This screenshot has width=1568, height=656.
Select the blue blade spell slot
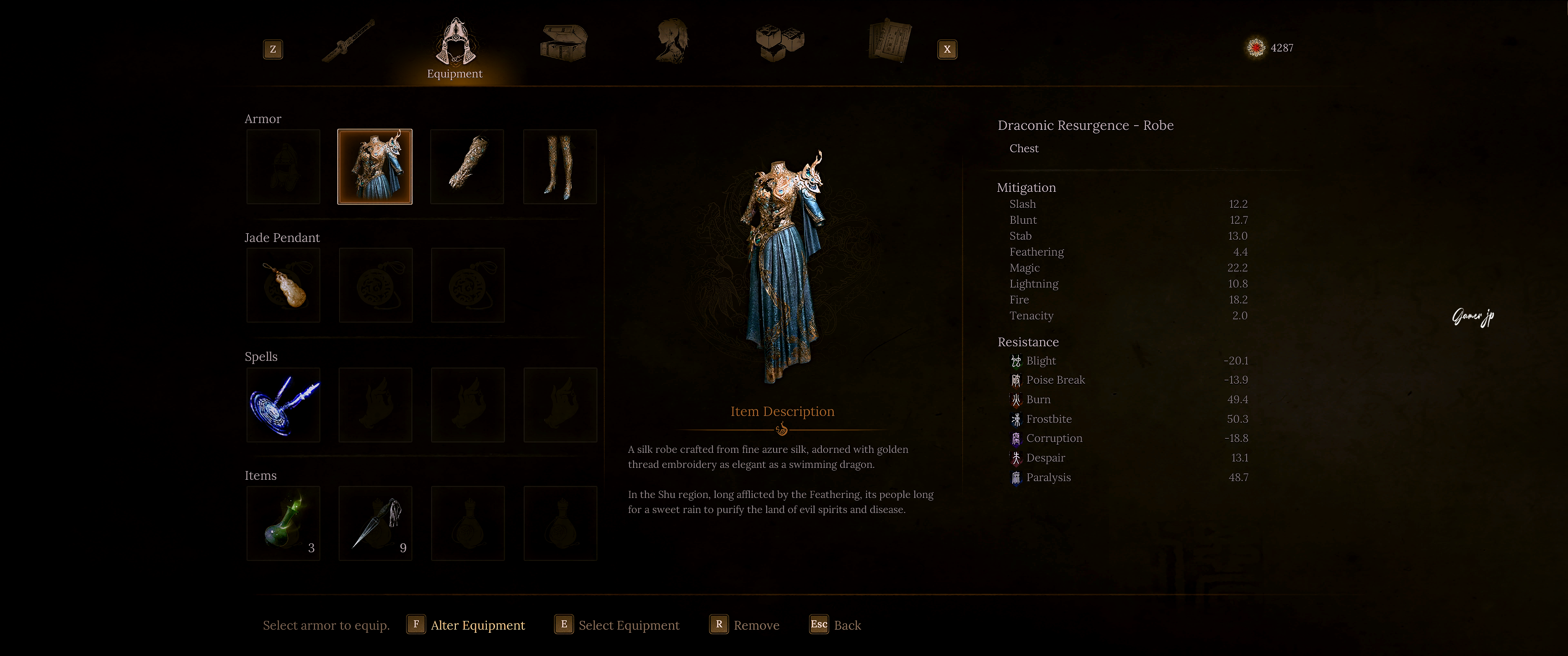pyautogui.click(x=284, y=405)
